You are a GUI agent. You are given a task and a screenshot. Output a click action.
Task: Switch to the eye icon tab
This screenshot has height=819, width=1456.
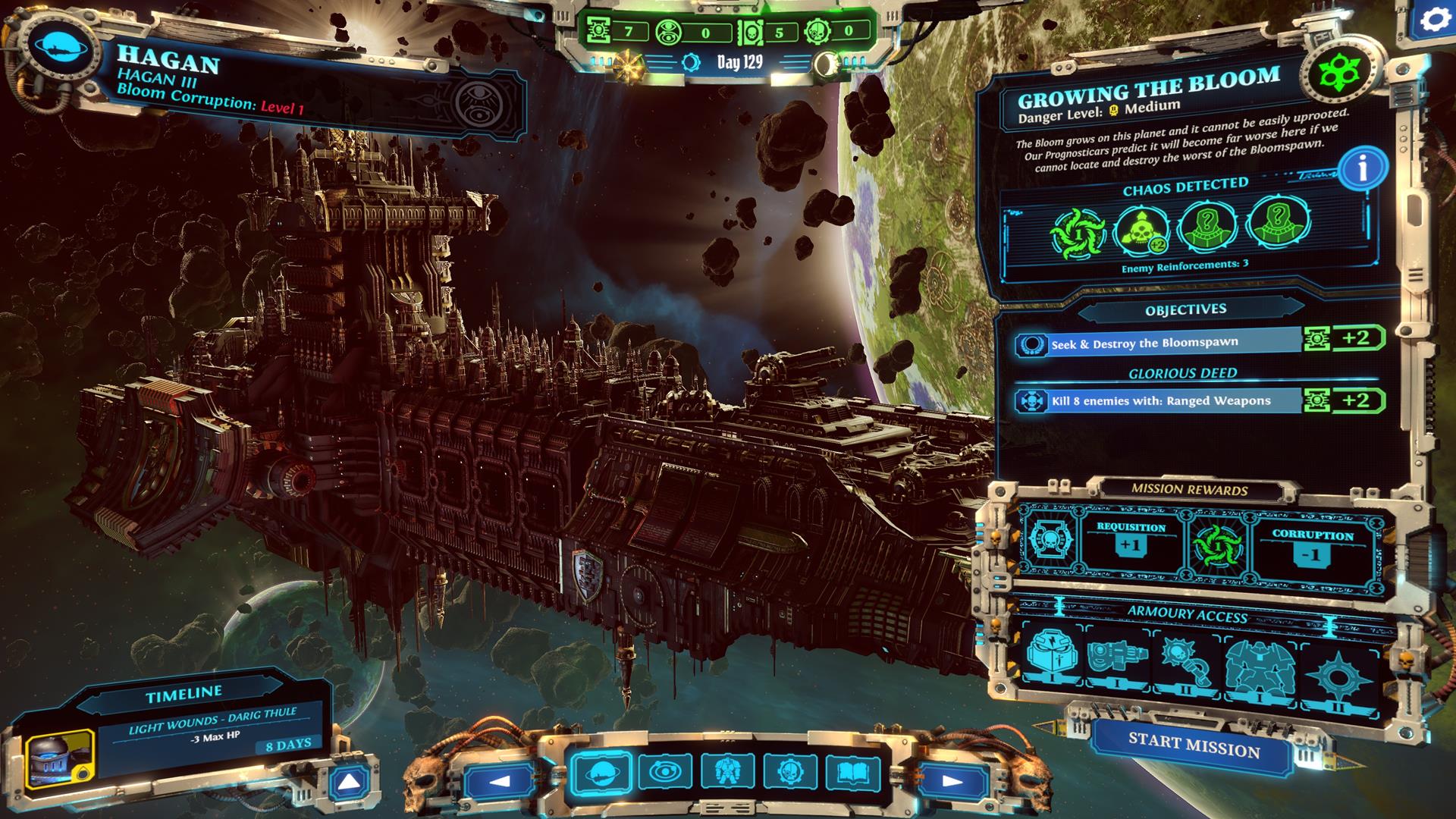coord(664,774)
